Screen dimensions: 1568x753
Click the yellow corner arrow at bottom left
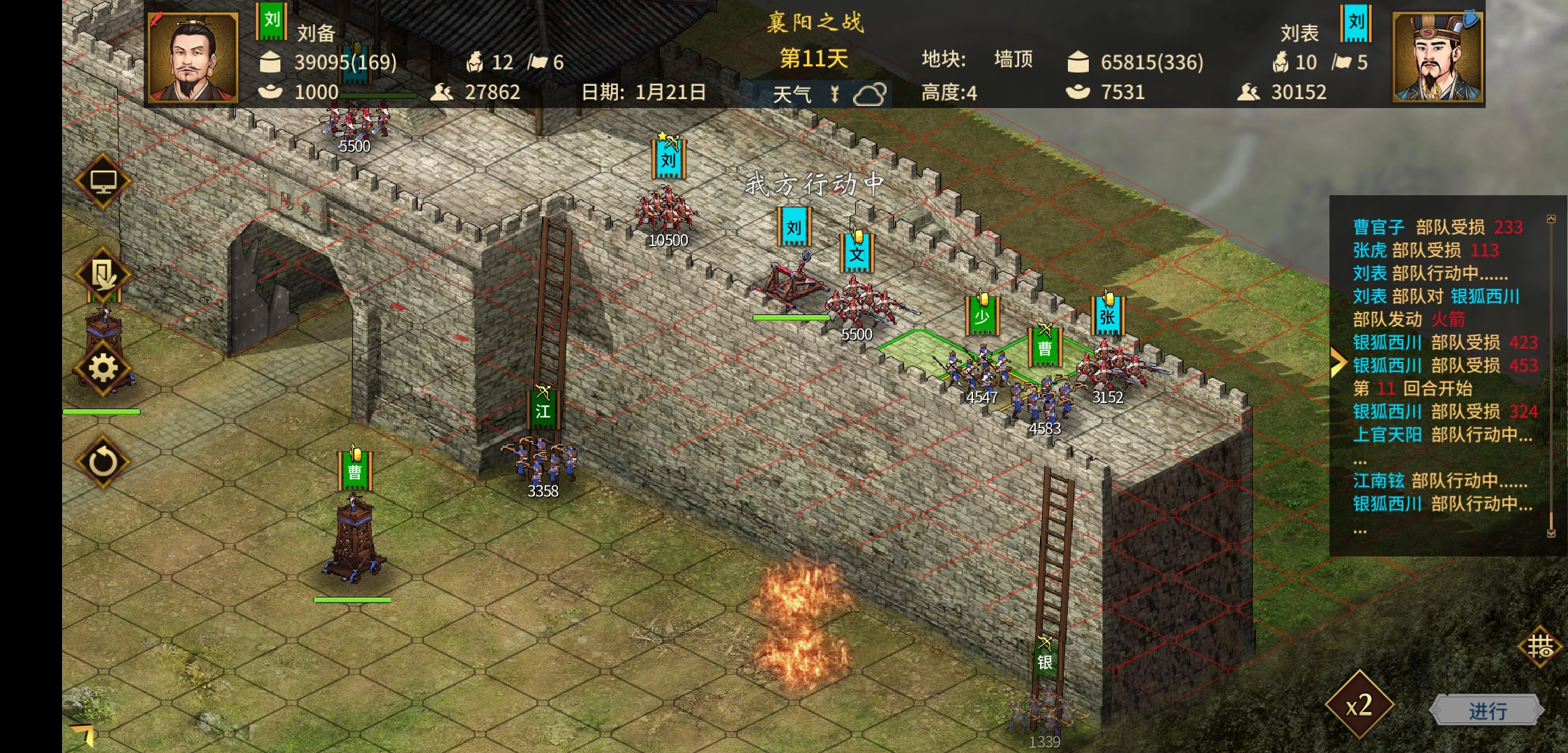(84, 733)
